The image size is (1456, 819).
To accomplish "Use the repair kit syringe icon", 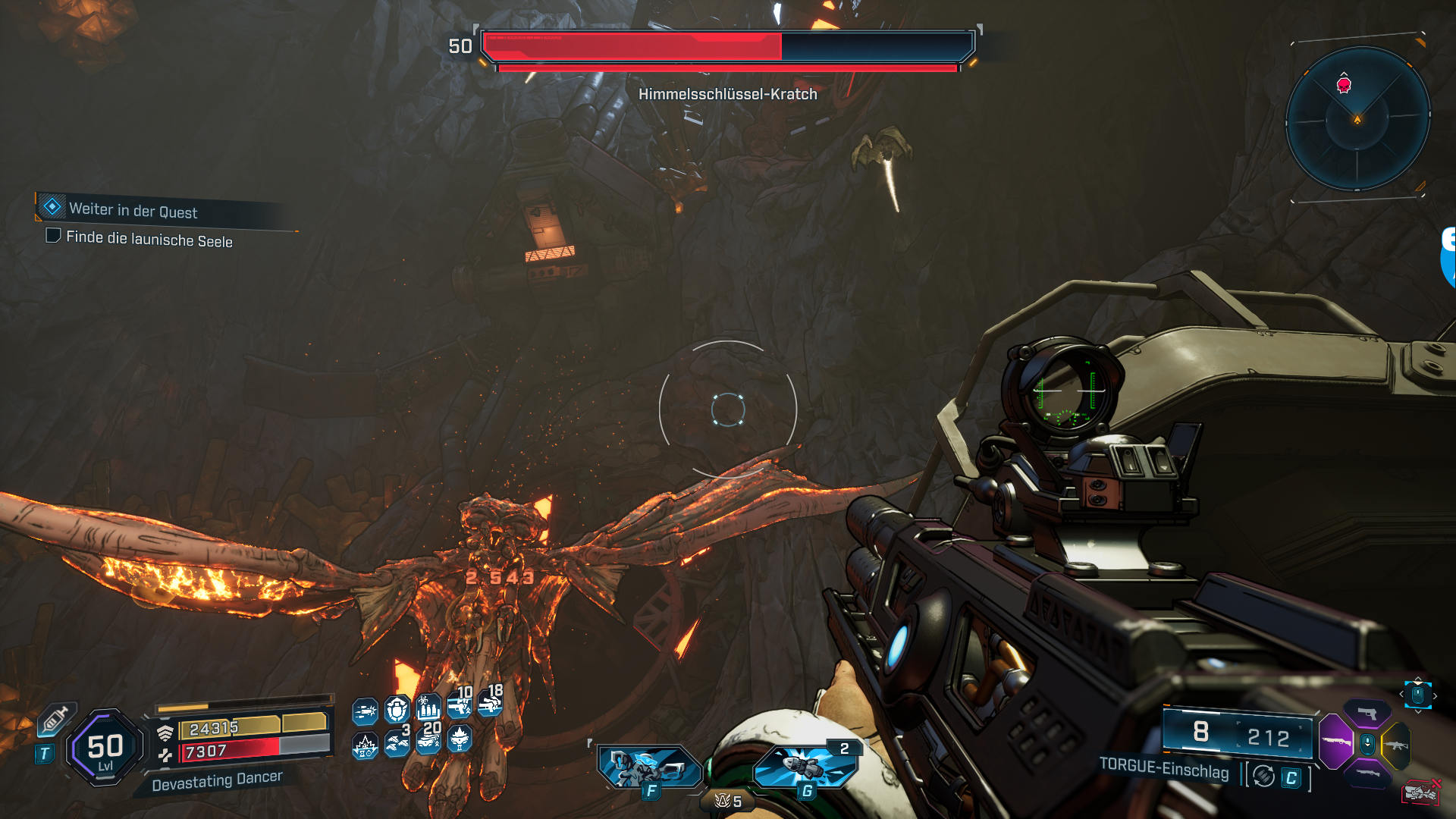I will coord(55,719).
